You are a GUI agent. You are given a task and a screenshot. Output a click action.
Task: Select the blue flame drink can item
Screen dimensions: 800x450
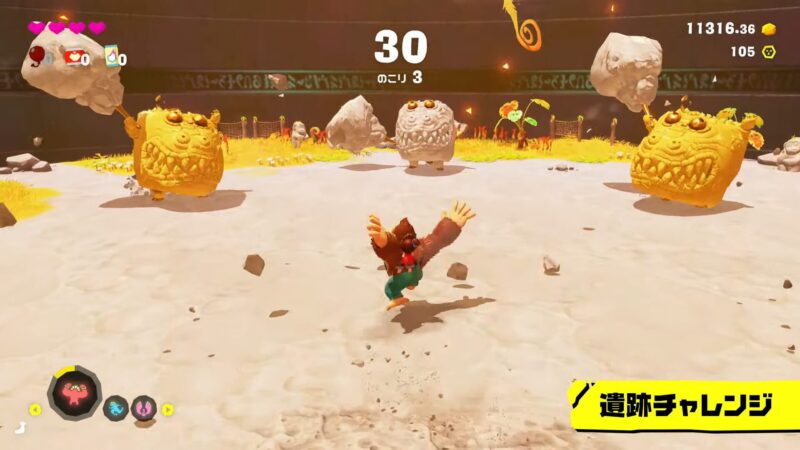pyautogui.click(x=112, y=57)
